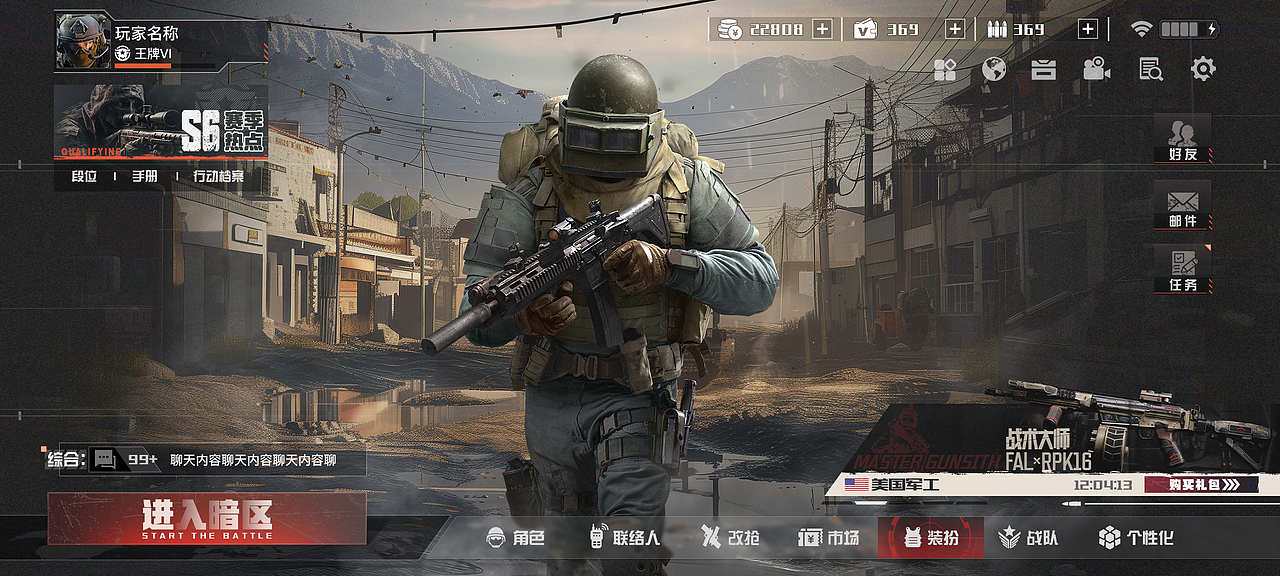Screen dimensions: 1280x576
Task: Open the 段位 rank page
Action: (84, 177)
